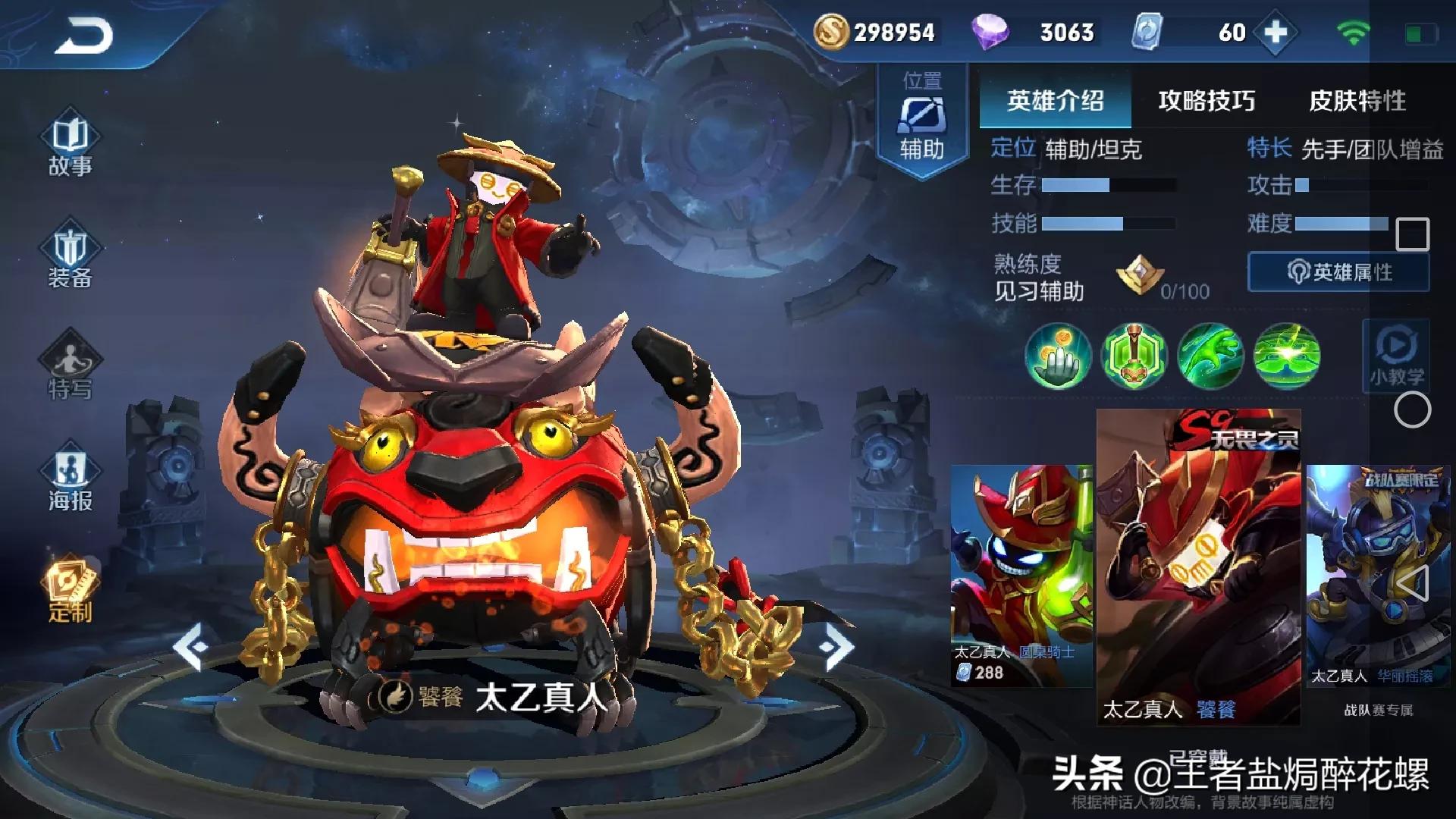Image resolution: width=1456 pixels, height=819 pixels.
Task: Open the 英雄属性 hero attributes button
Action: click(1338, 272)
